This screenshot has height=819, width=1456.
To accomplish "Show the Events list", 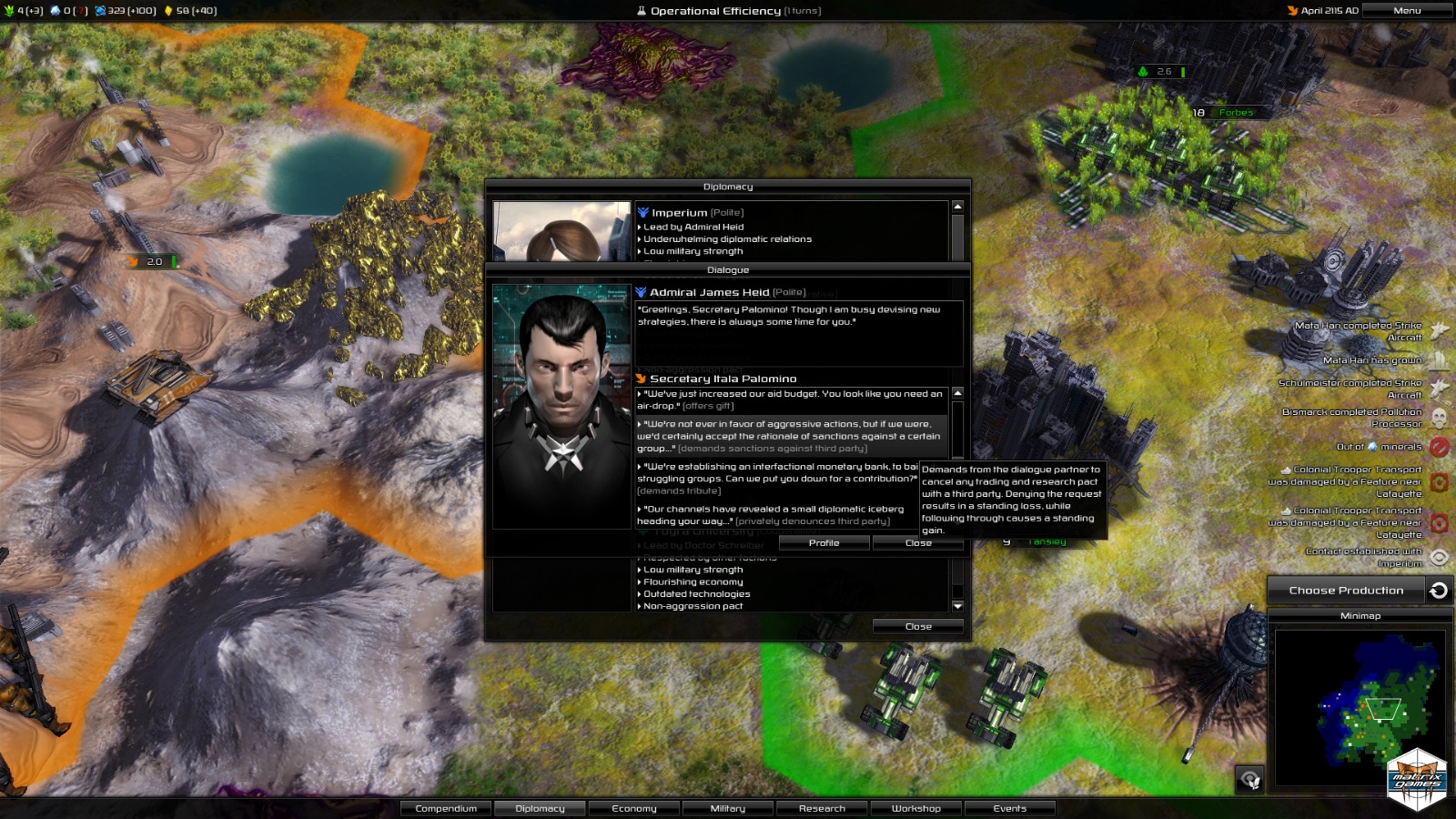I will coord(1010,808).
